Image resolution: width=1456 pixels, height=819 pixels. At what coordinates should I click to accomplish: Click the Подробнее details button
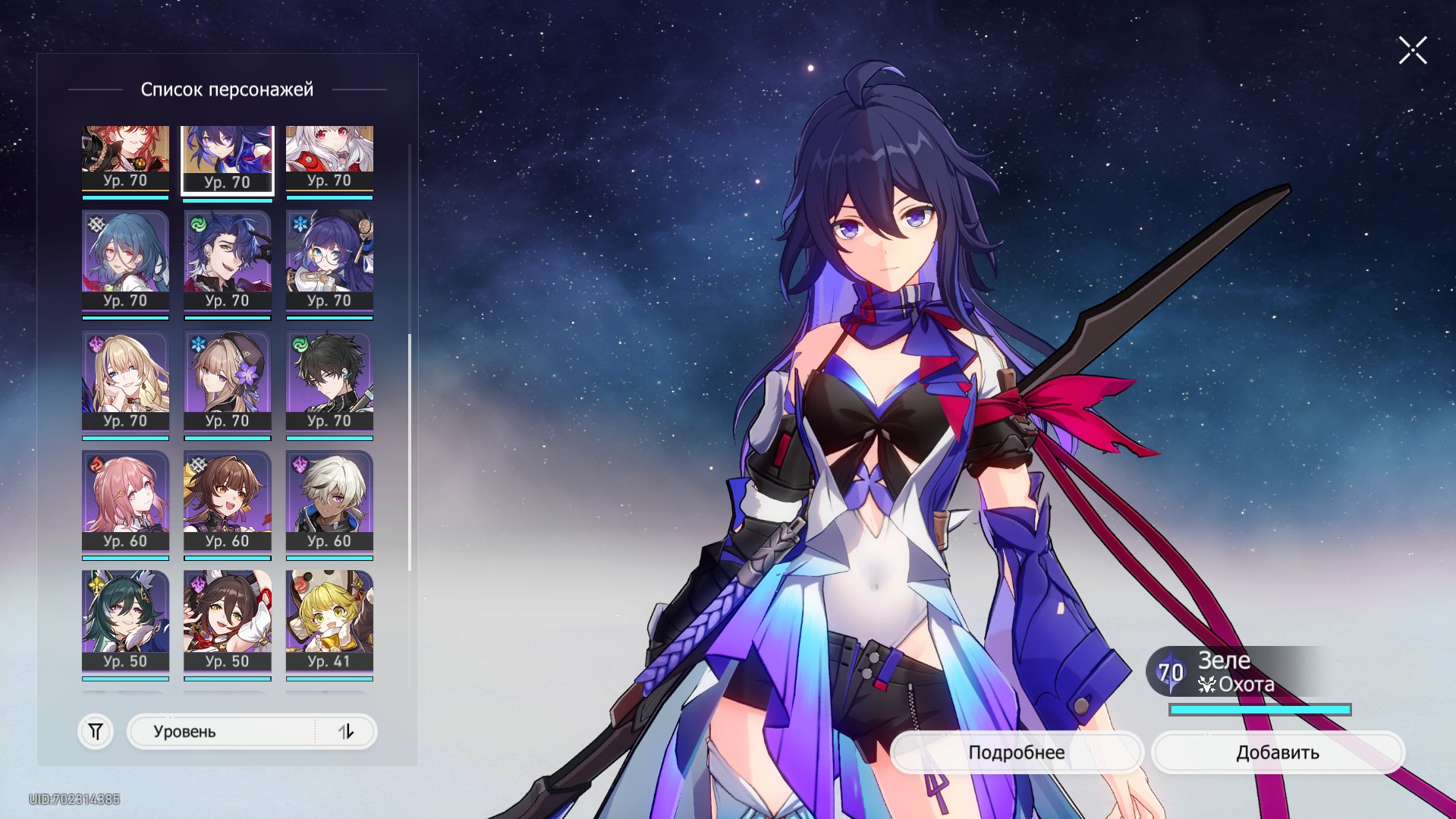tap(1016, 752)
